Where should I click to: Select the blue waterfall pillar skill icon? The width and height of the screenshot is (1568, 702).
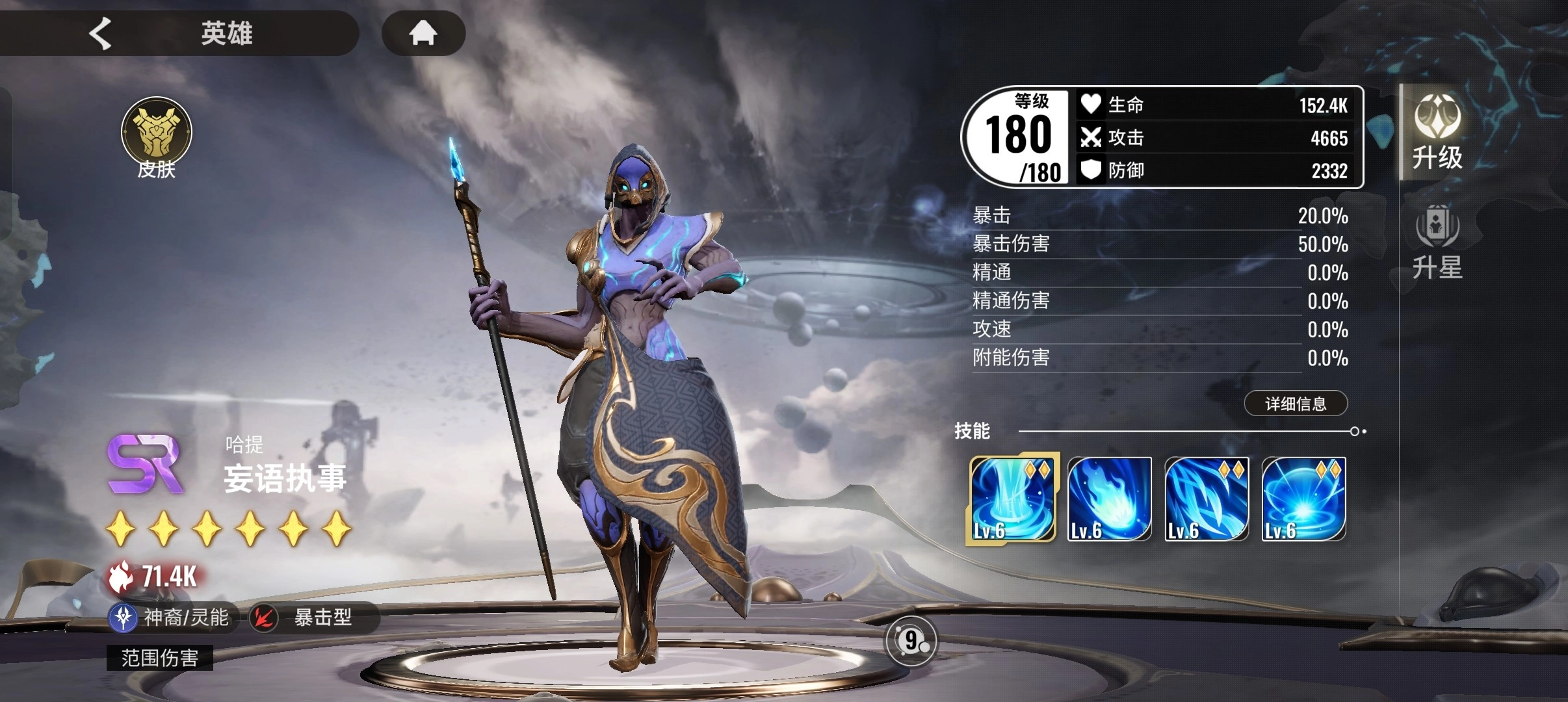pos(1012,499)
